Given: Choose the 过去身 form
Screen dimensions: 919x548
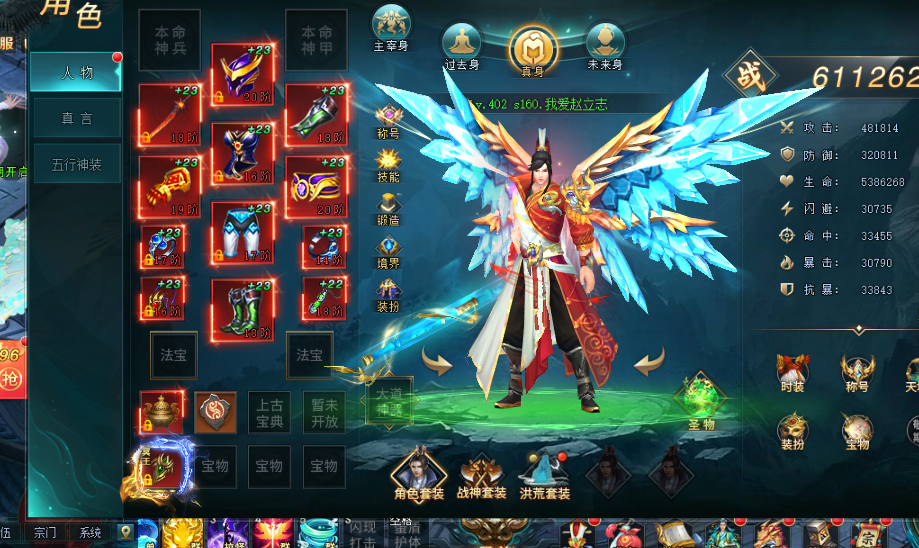Looking at the screenshot, I should (x=461, y=46).
